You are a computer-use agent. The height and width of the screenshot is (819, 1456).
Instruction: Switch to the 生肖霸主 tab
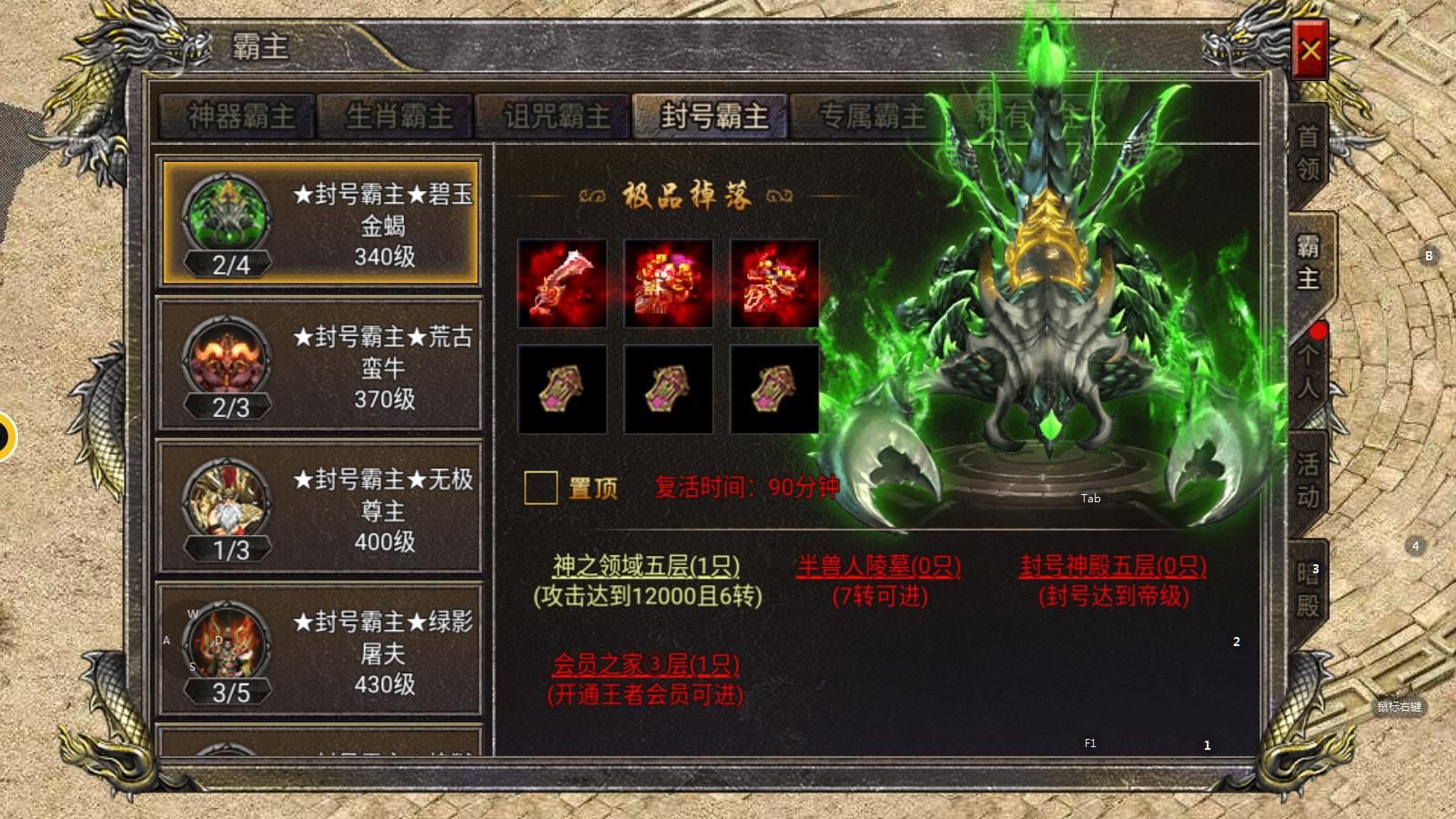(x=393, y=116)
